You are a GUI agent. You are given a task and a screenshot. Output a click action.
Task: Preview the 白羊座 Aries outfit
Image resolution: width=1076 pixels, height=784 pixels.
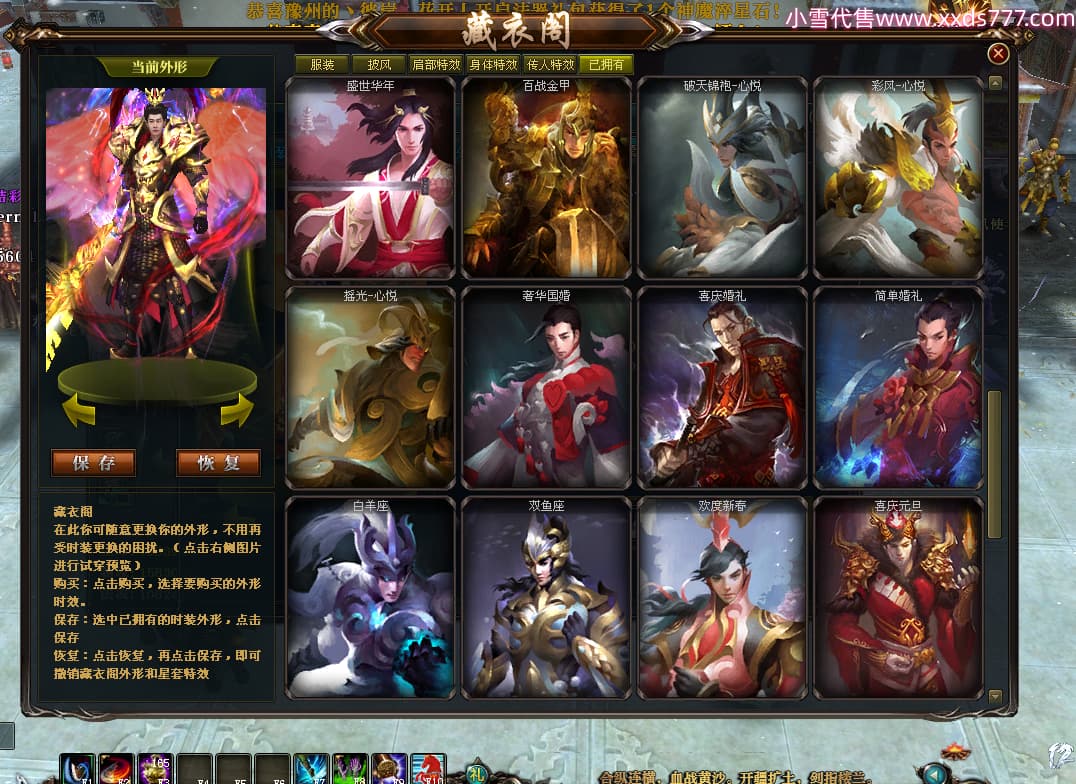pyautogui.click(x=370, y=600)
